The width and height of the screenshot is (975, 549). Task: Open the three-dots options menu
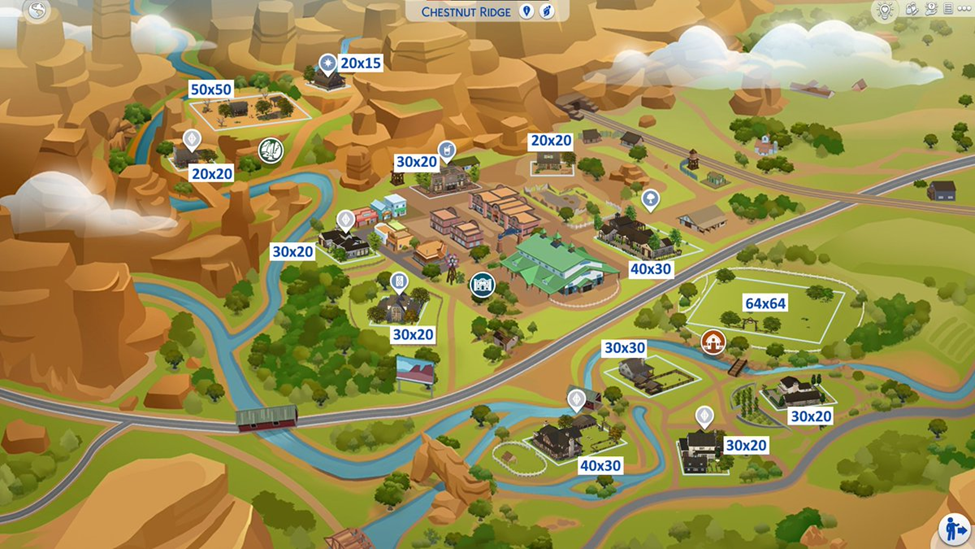click(x=964, y=9)
